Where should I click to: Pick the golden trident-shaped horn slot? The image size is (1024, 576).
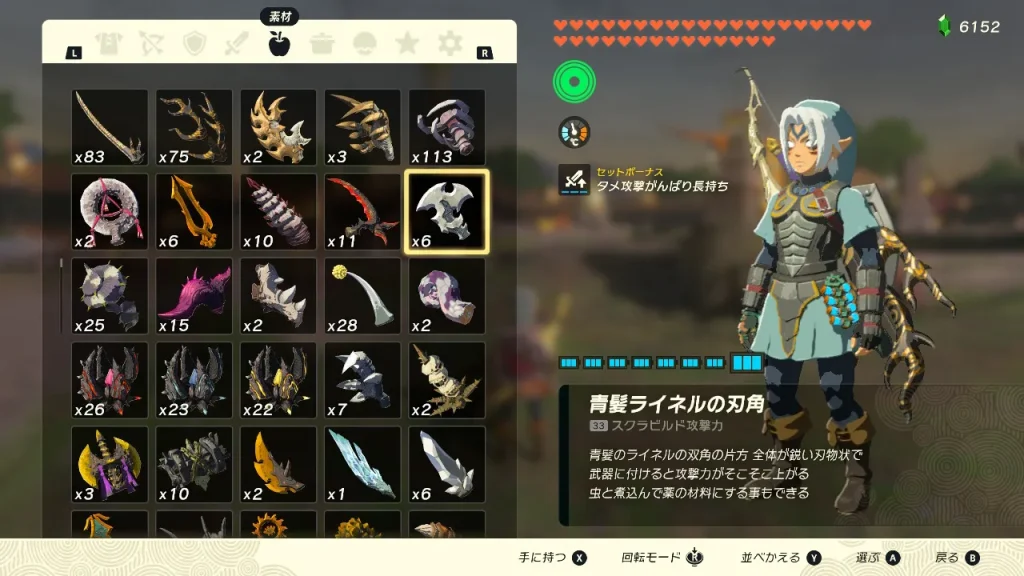coord(194,211)
